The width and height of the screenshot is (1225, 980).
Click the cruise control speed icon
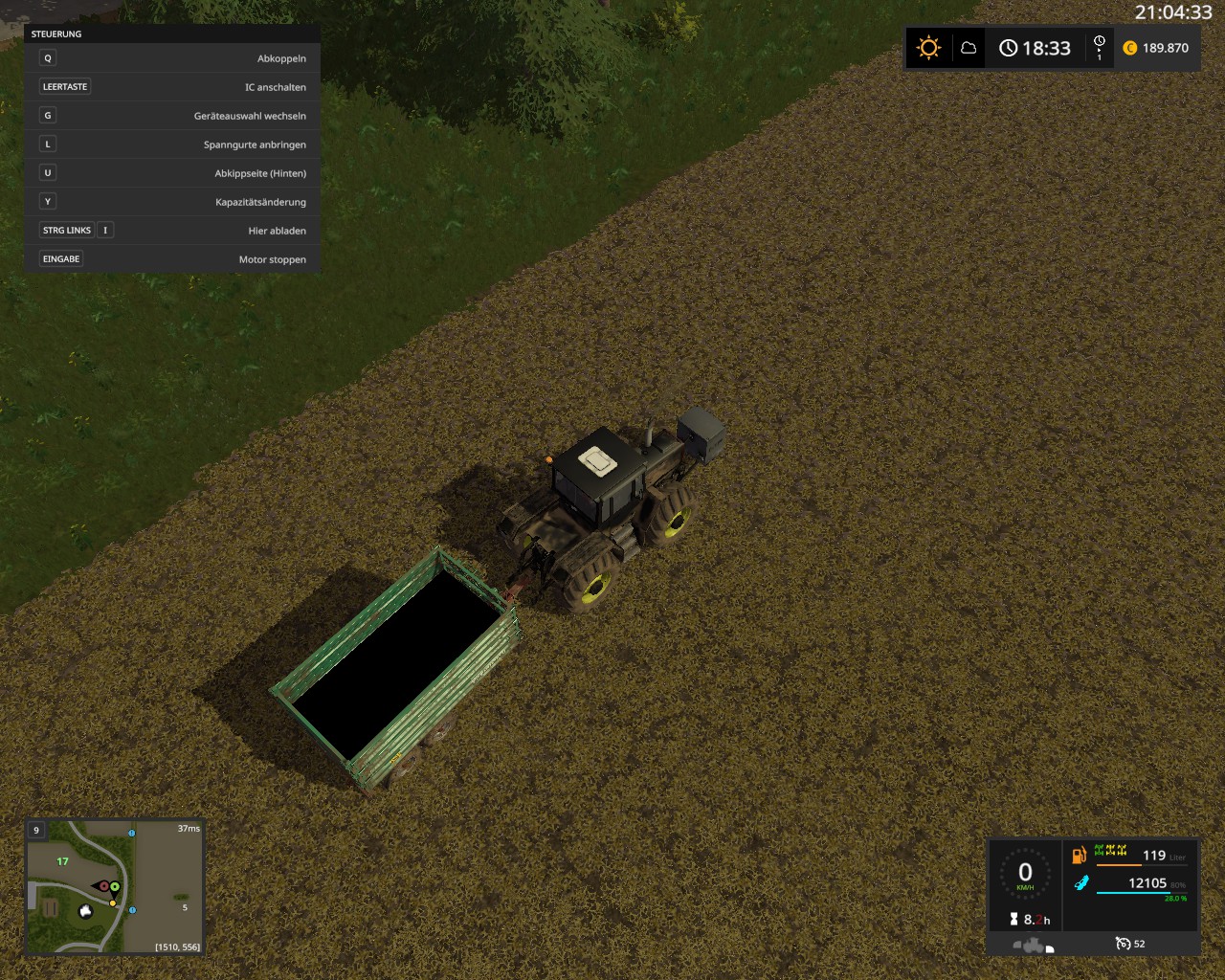[x=1123, y=944]
